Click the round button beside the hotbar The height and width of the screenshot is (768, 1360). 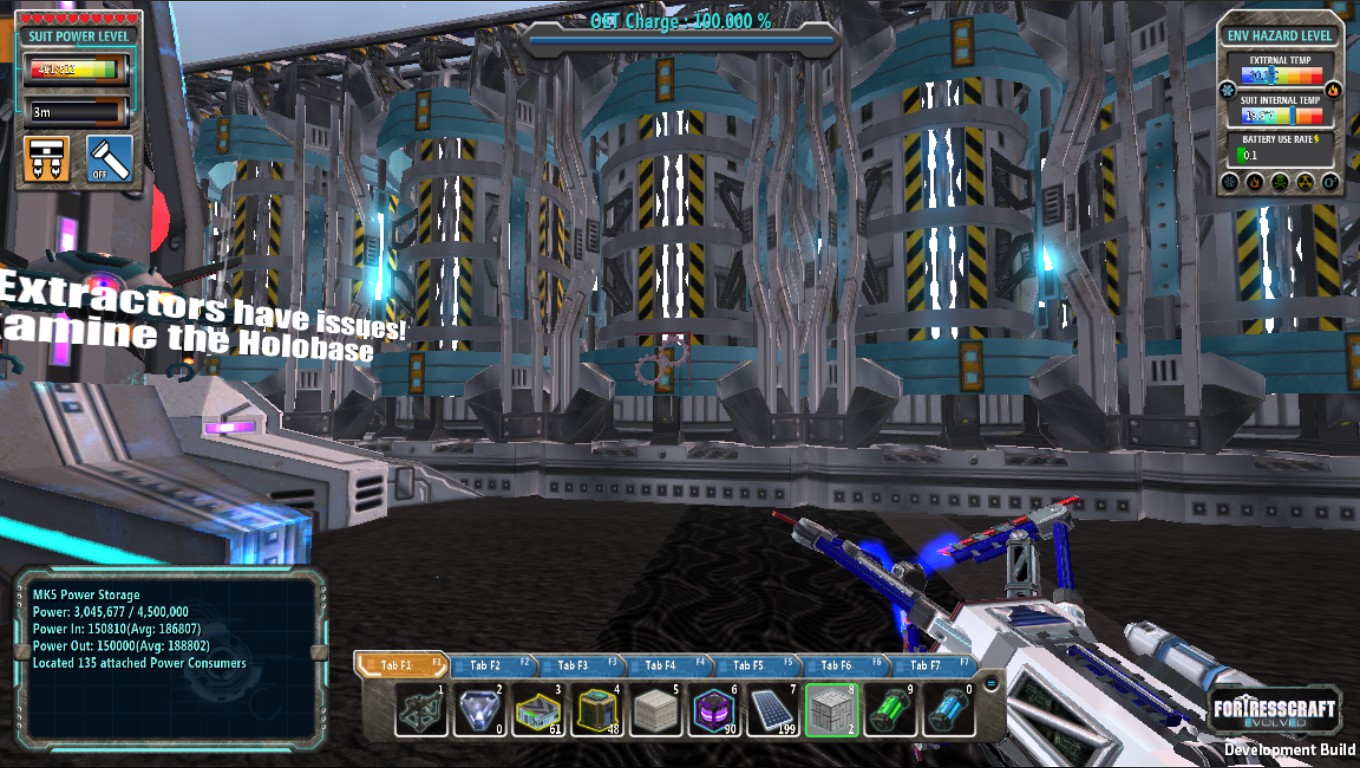[991, 683]
